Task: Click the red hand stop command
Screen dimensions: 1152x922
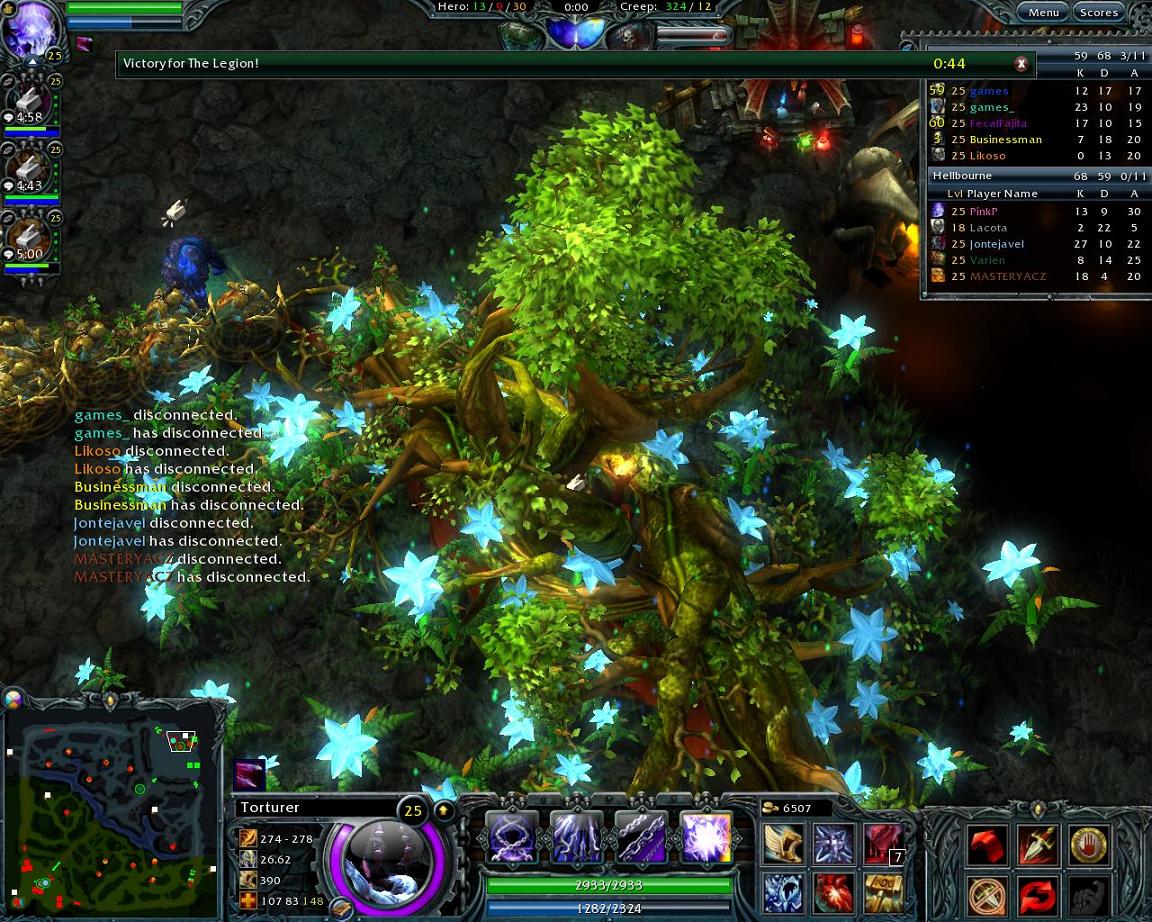Action: [1088, 846]
